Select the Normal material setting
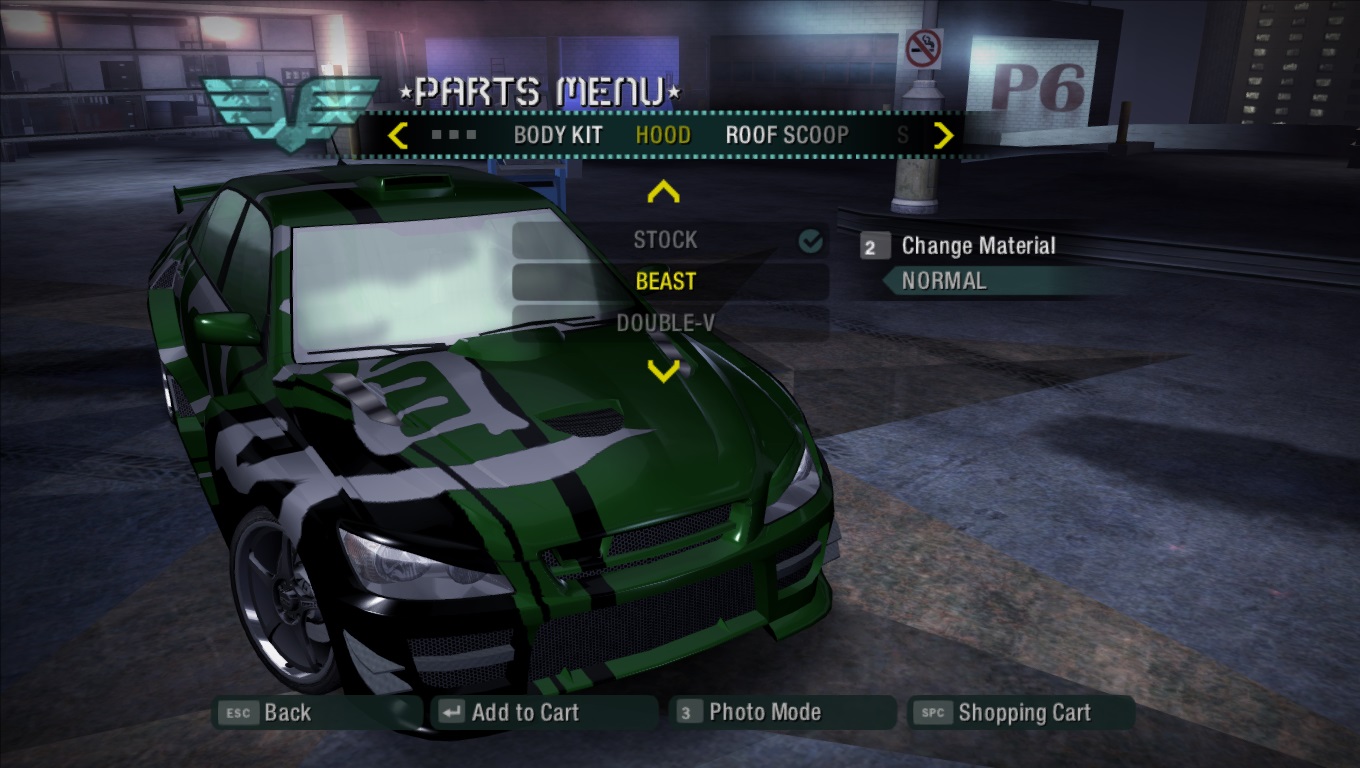1360x768 pixels. 944,281
